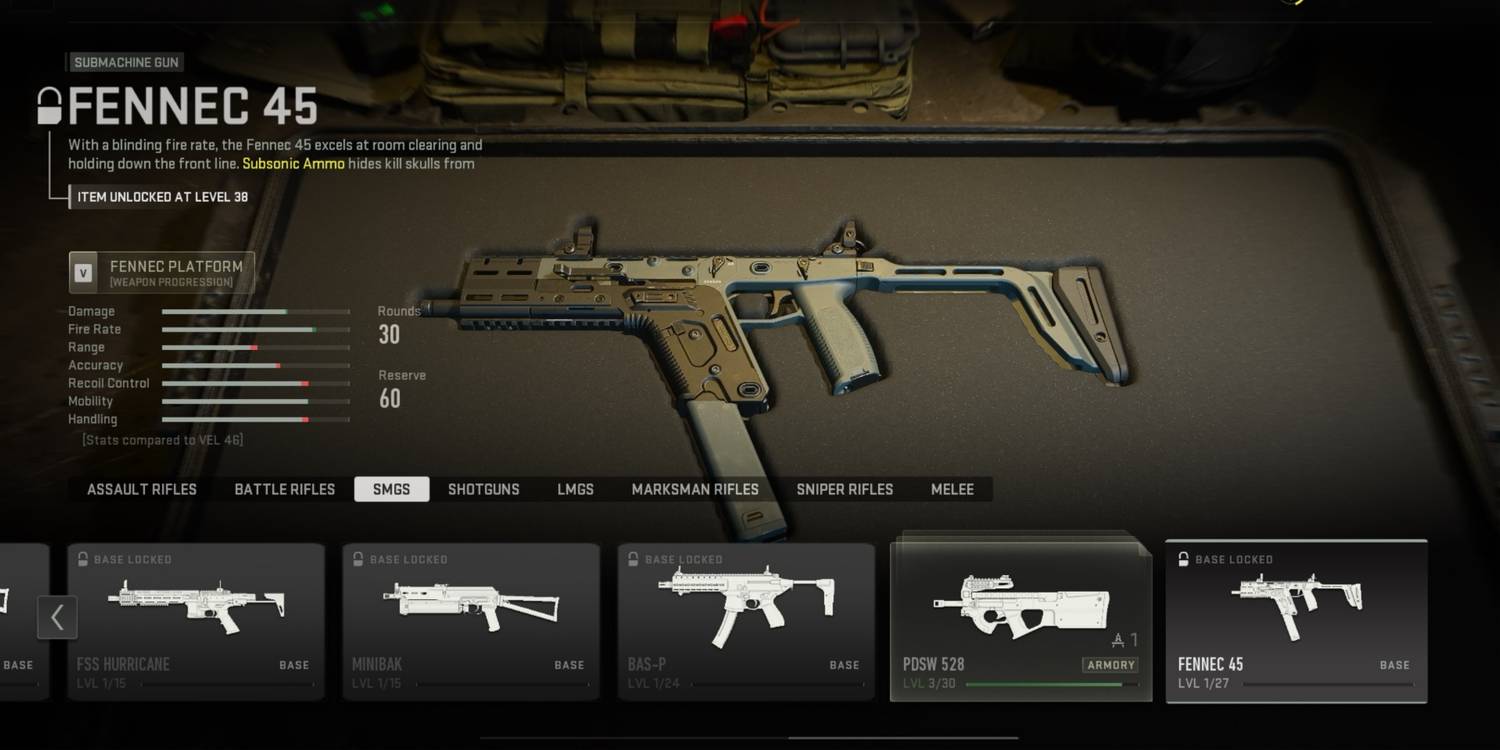Click the left arrow to browse previous weapons
Viewport: 1500px width, 750px height.
pos(57,617)
